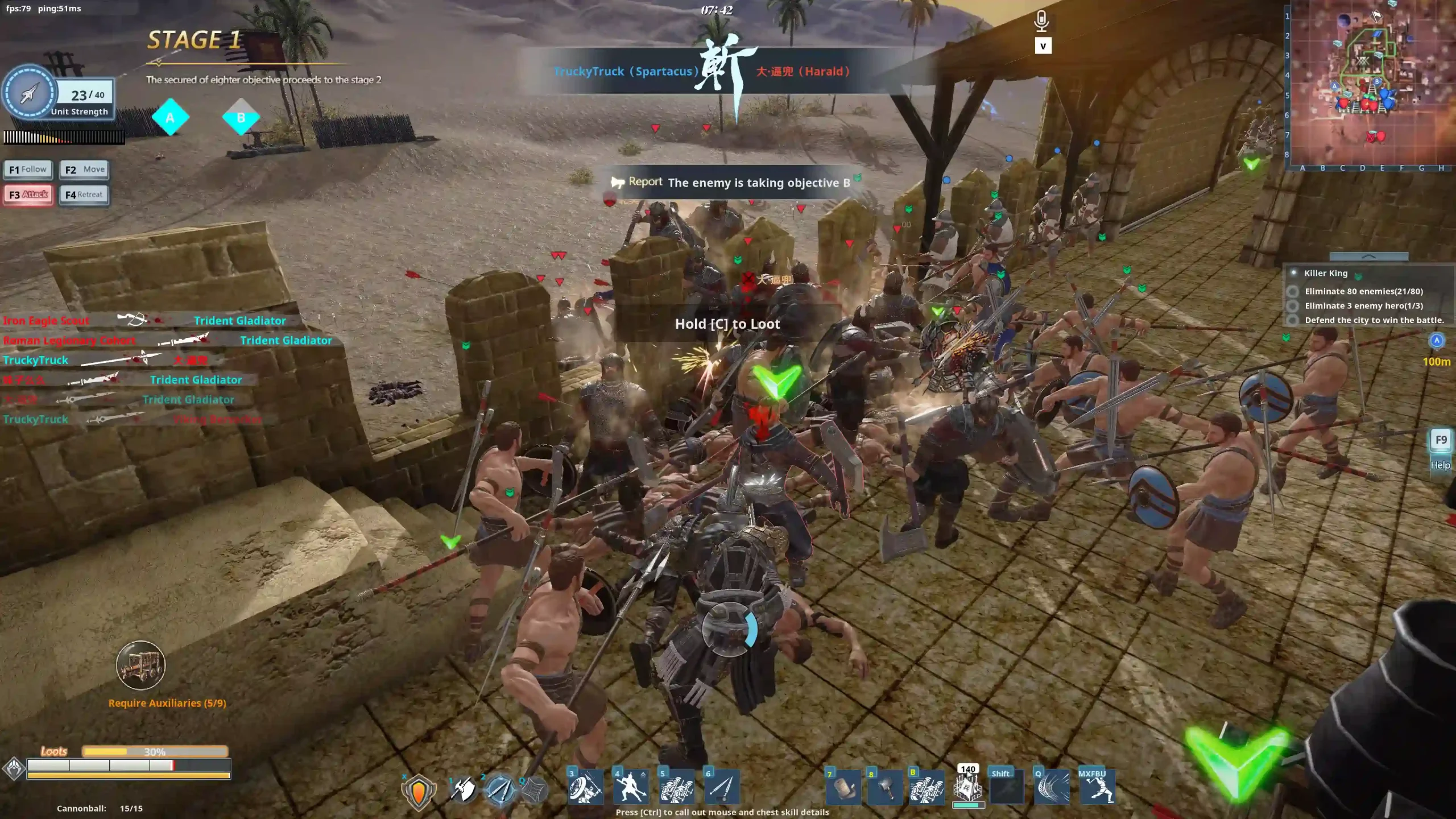1456x819 pixels.
Task: Open the F9 Help panel
Action: [x=1441, y=441]
